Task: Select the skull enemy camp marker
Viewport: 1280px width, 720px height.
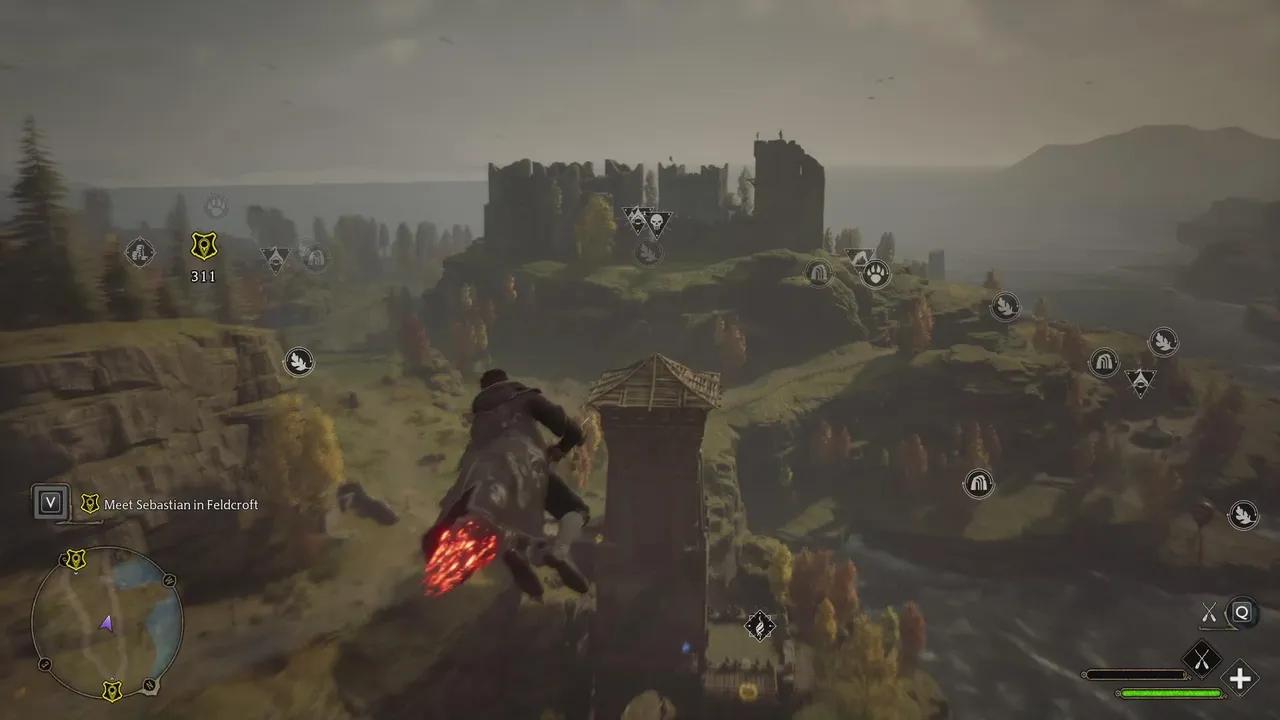Action: [x=657, y=222]
